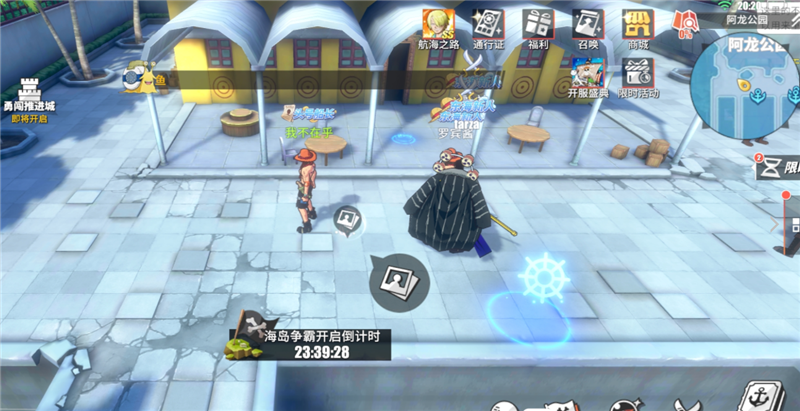Open the 商城 shop

[638, 28]
